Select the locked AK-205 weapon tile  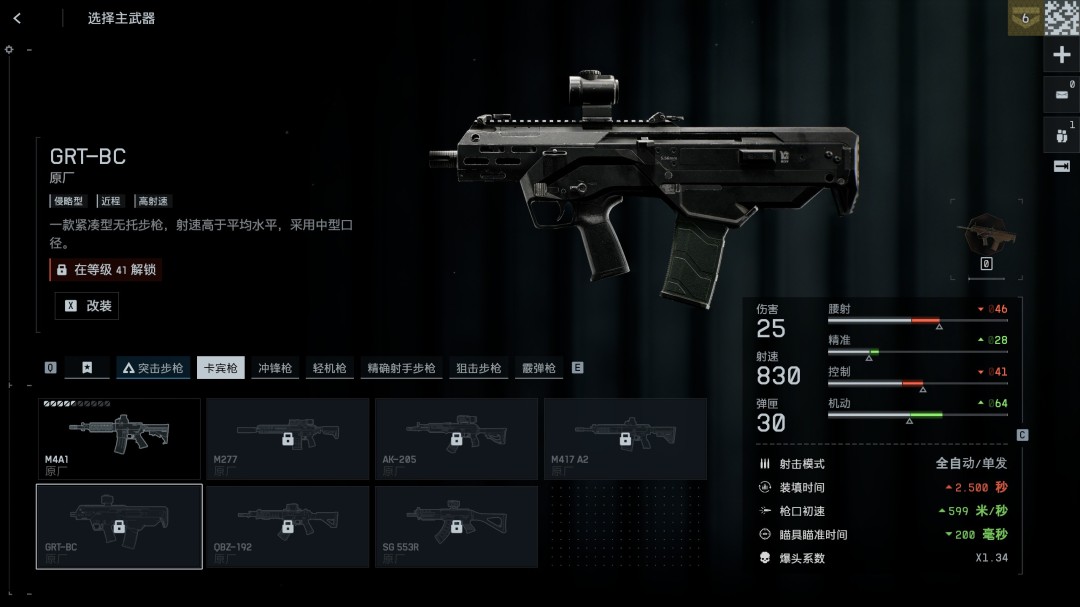[456, 438]
